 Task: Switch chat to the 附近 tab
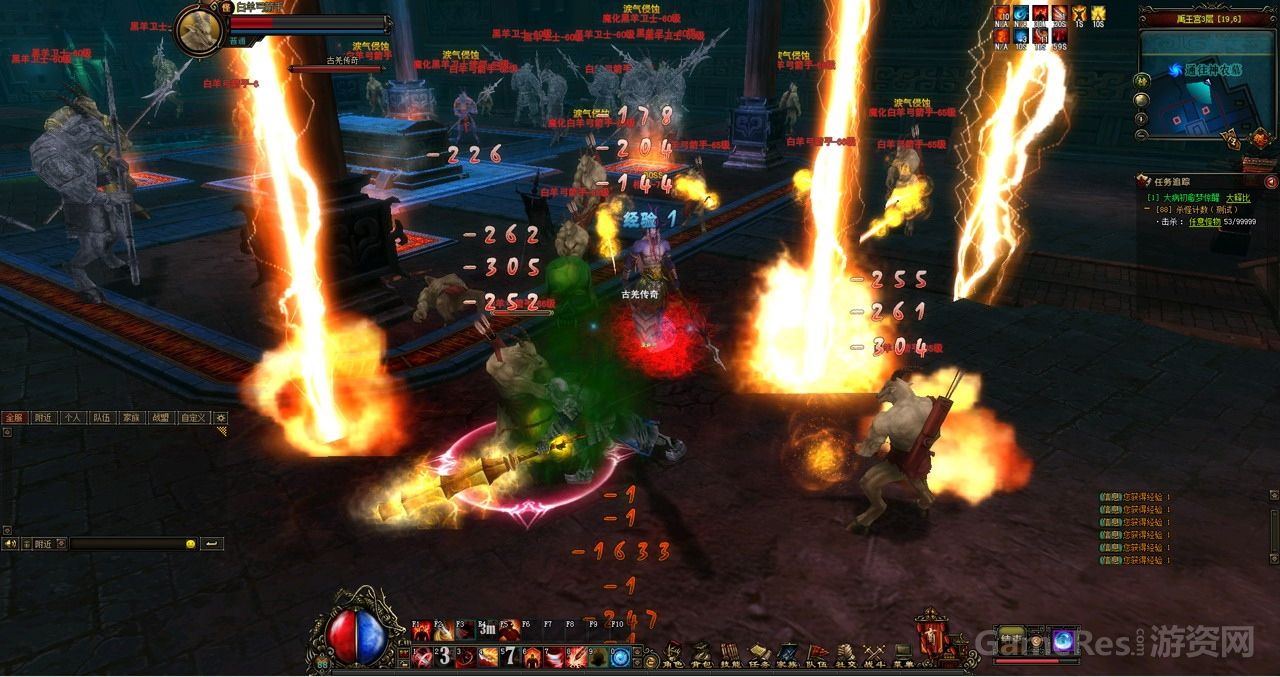[x=43, y=418]
